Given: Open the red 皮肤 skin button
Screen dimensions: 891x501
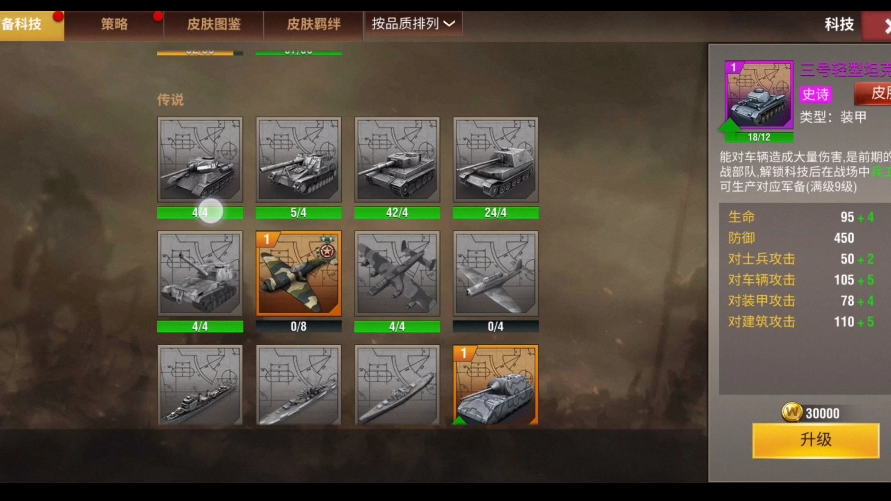Looking at the screenshot, I should click(x=875, y=93).
